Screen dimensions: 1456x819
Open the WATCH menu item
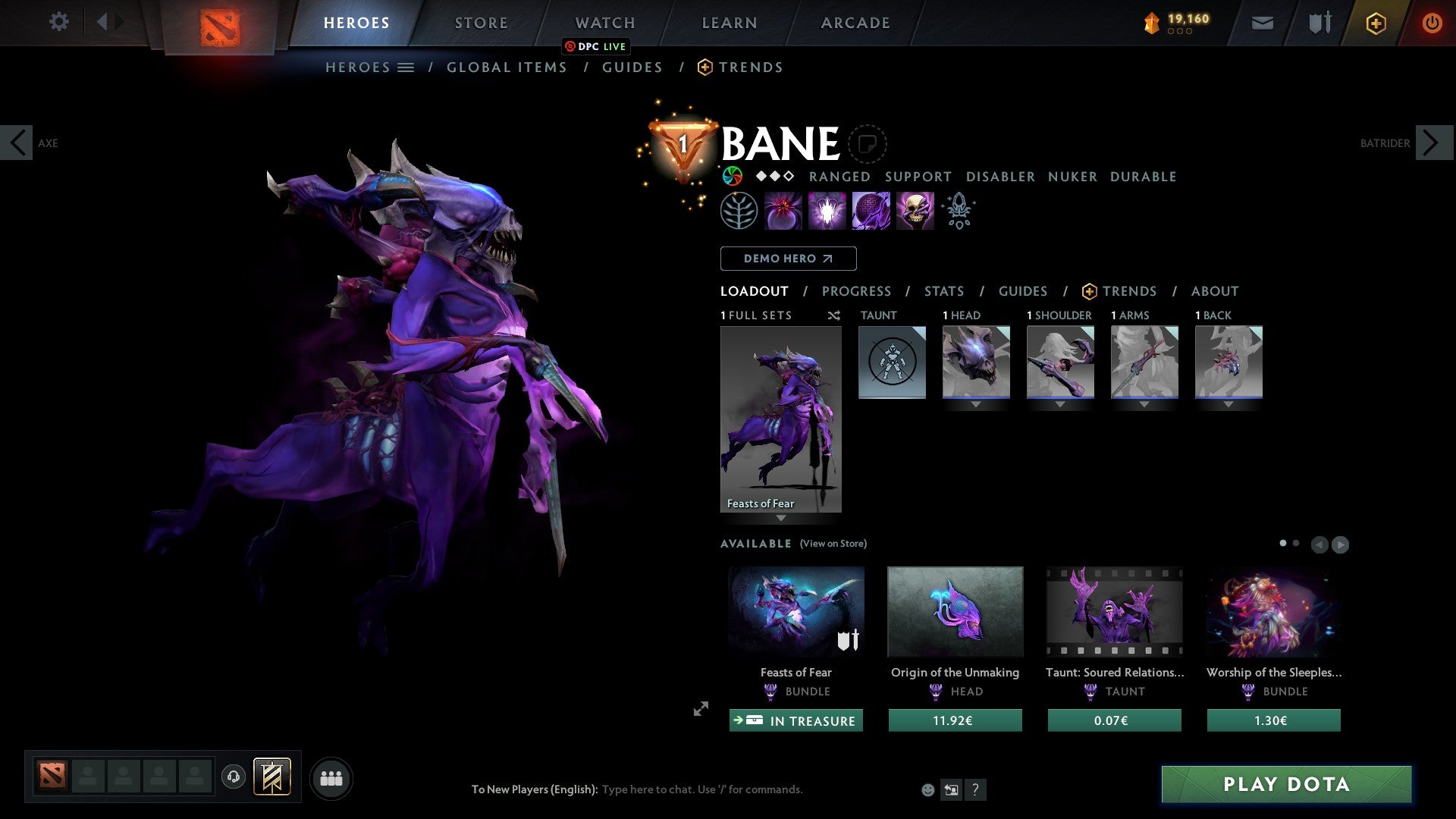point(605,23)
